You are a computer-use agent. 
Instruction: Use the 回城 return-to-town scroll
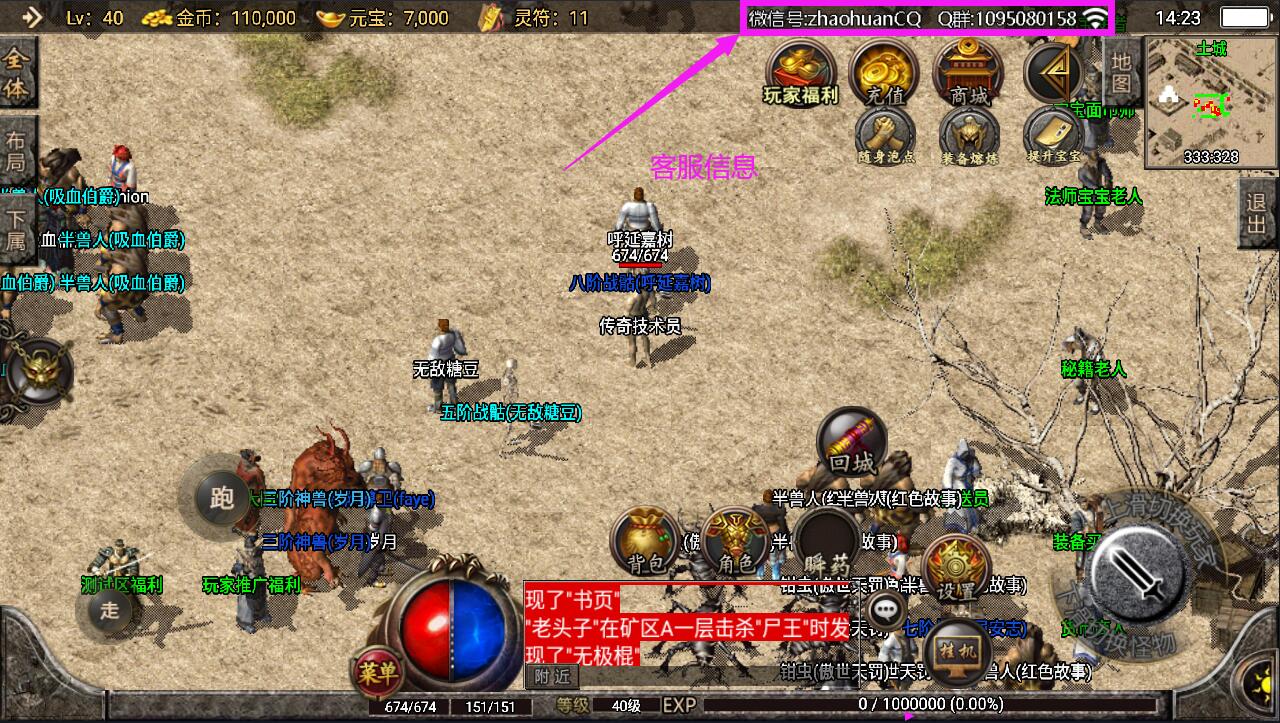[x=852, y=443]
